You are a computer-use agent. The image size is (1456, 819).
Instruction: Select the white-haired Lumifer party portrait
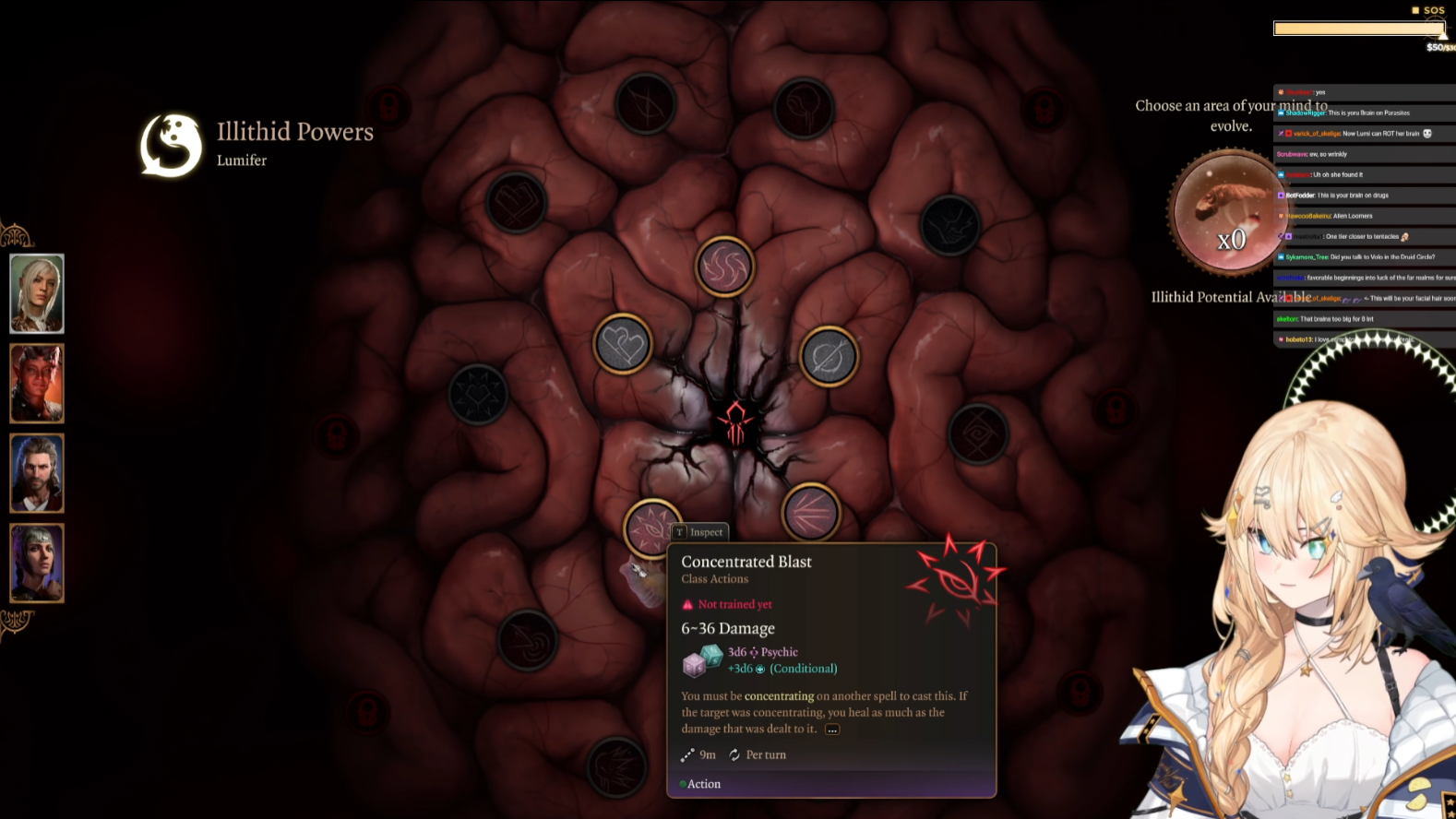37,293
